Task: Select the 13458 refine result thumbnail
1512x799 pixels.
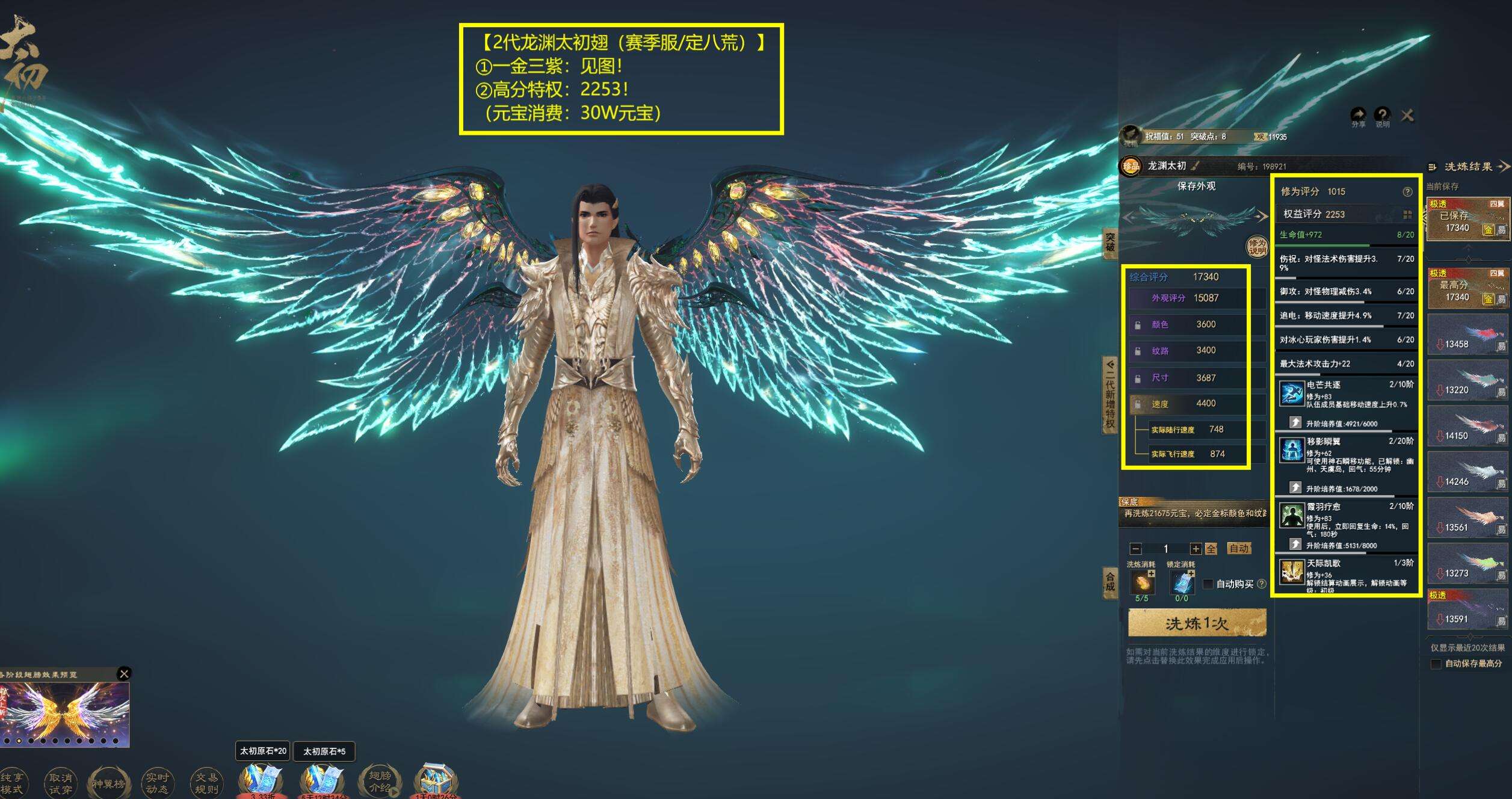Action: [1469, 337]
